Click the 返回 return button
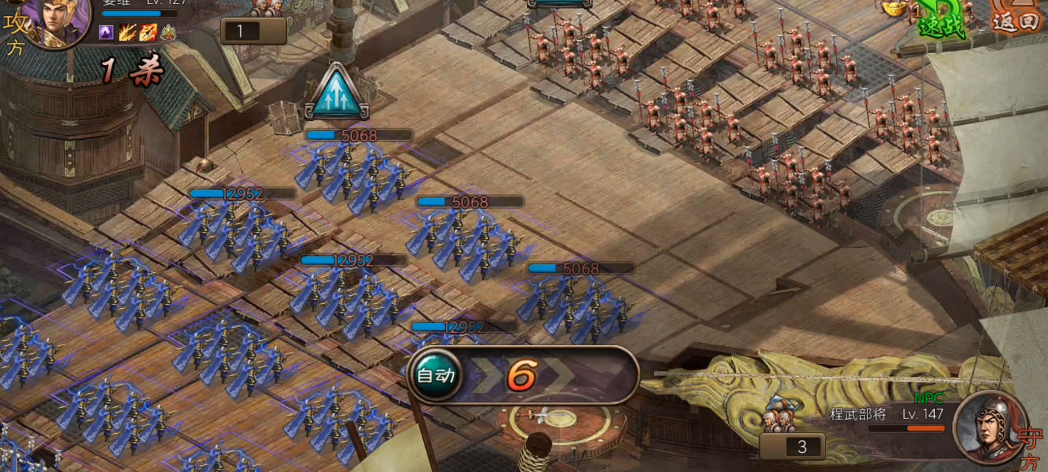The image size is (1048, 472). [x=1015, y=20]
